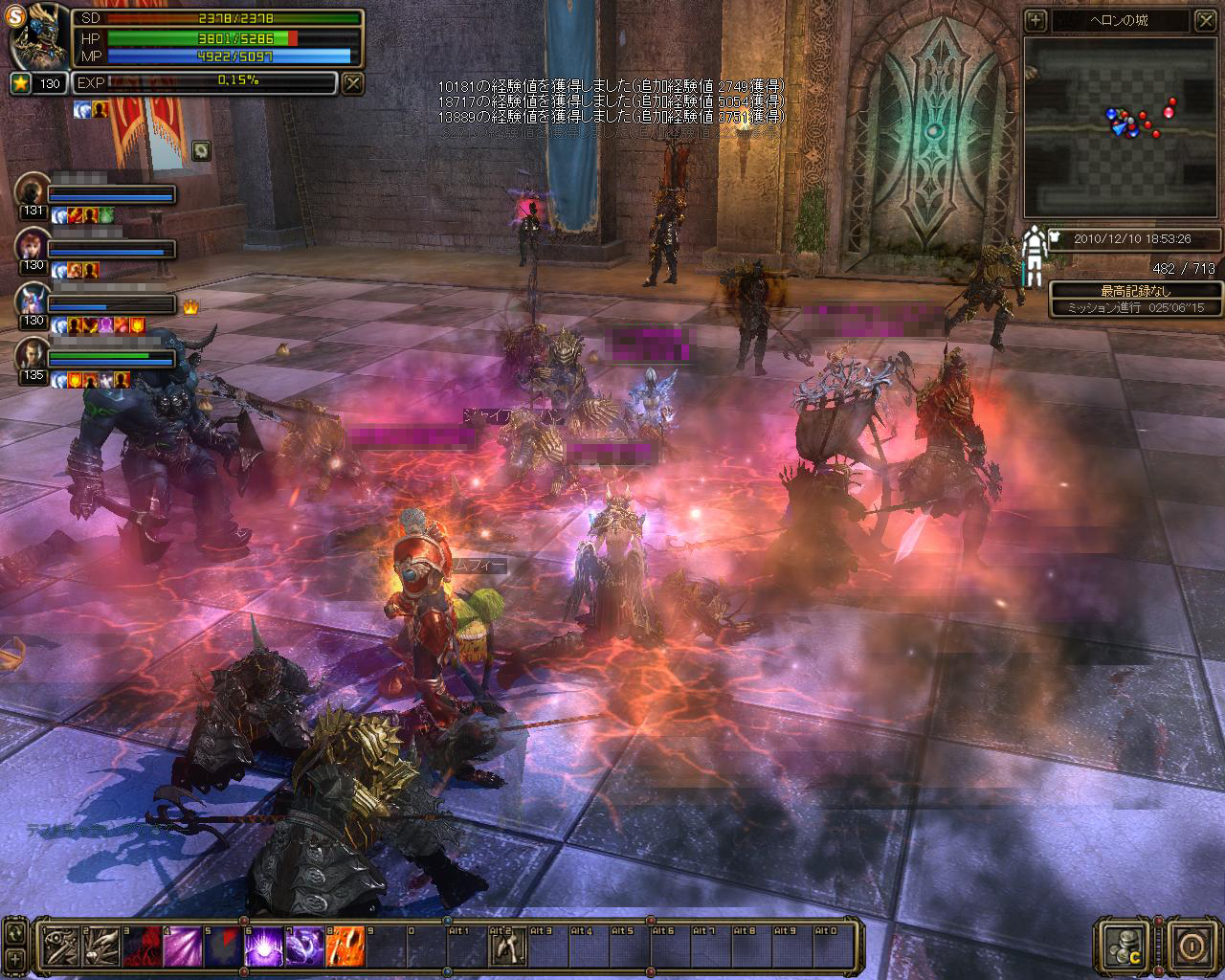
Task: Click the plus button beside the hotbar
Action: point(14,958)
